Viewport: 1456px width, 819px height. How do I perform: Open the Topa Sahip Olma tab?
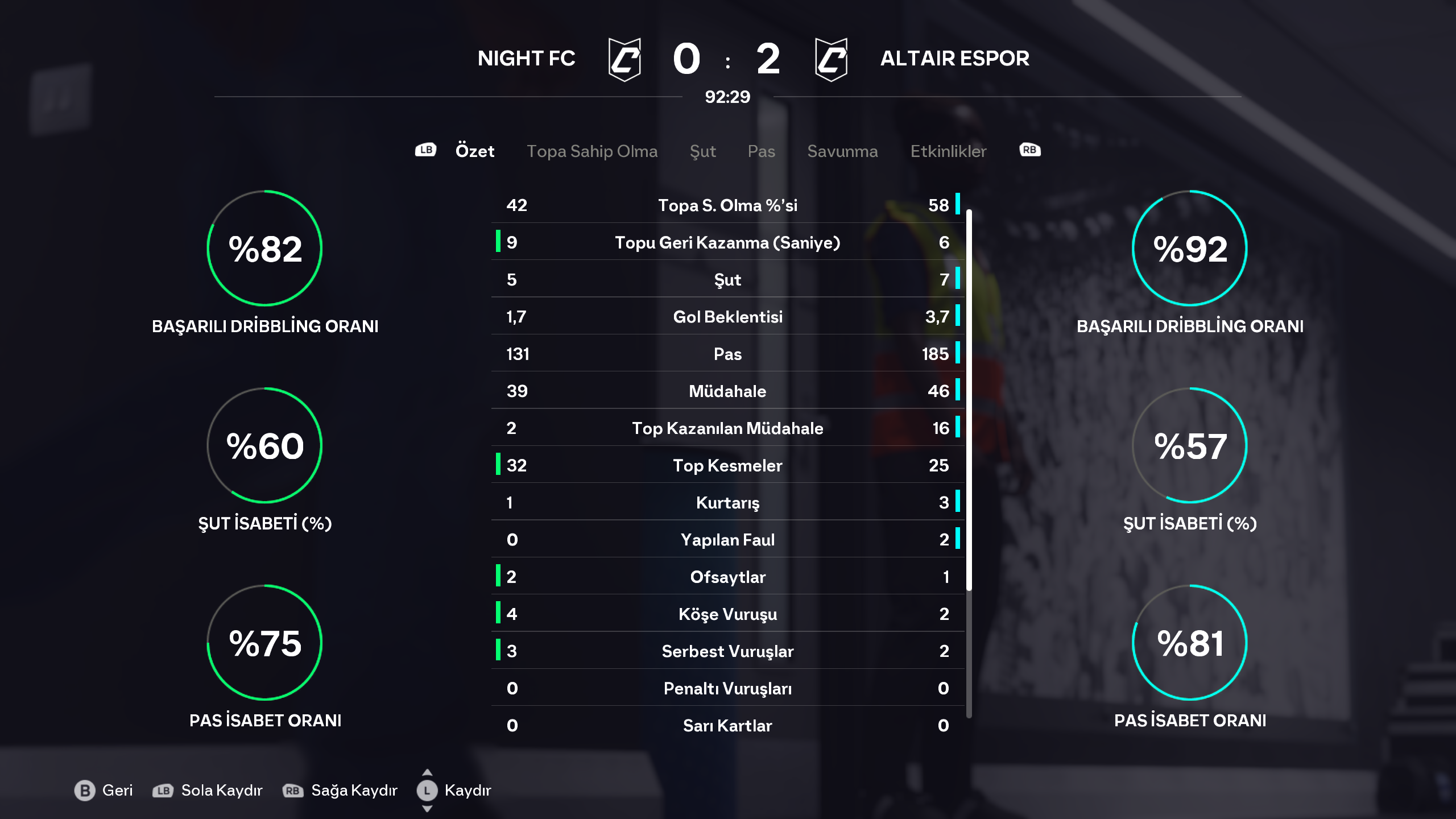pos(591,151)
